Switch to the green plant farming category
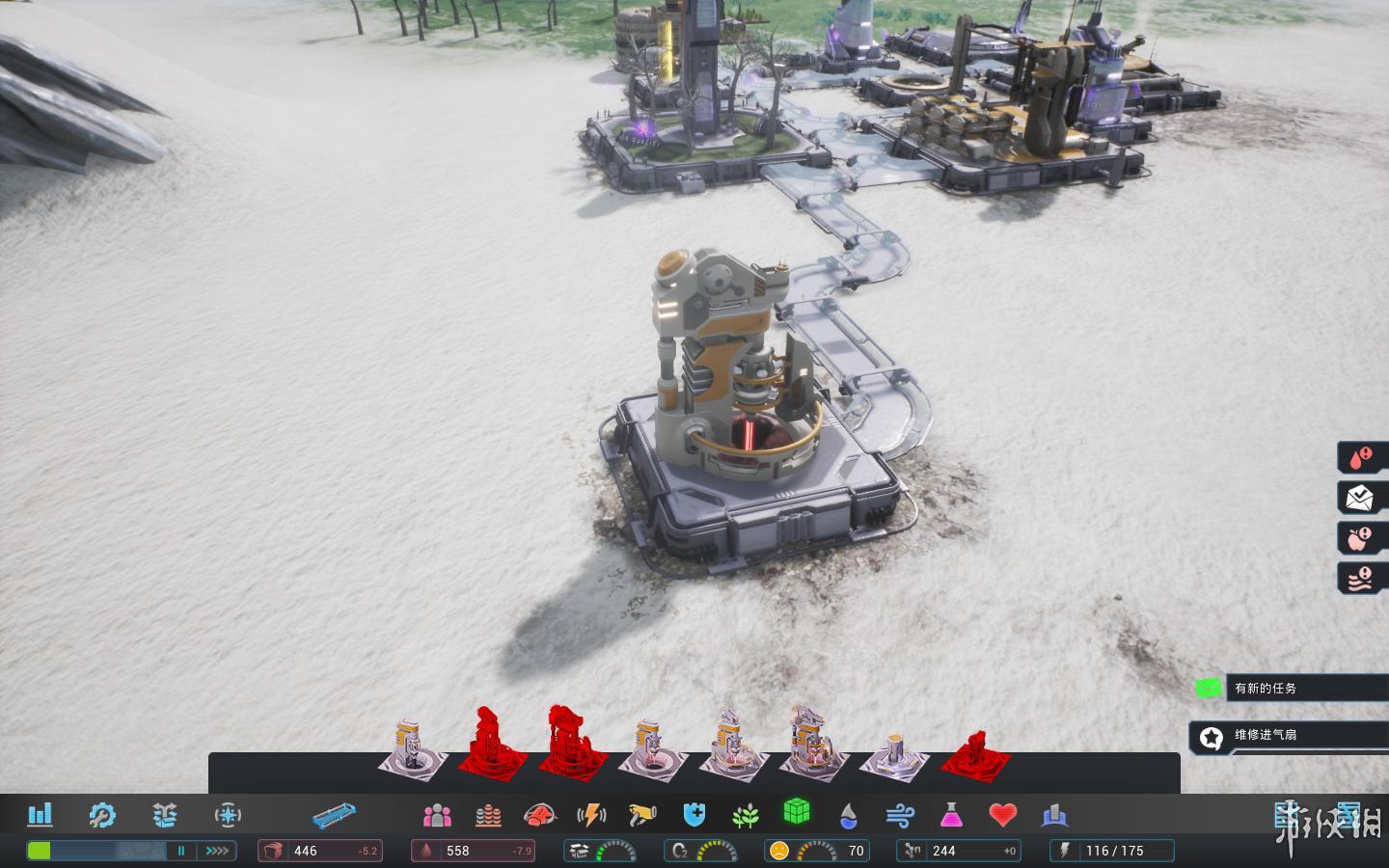The width and height of the screenshot is (1389, 868). click(745, 817)
